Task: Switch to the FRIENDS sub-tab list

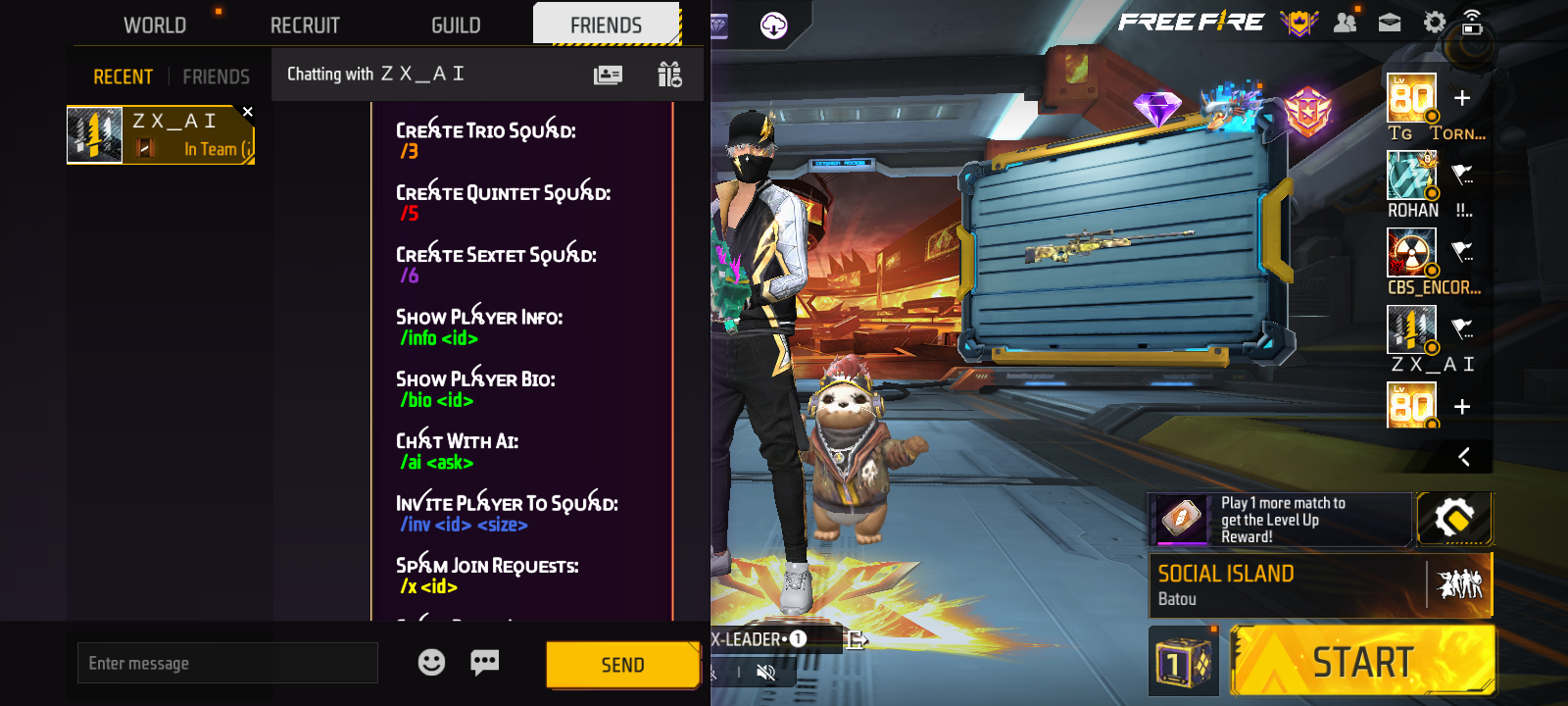Action: pos(216,76)
